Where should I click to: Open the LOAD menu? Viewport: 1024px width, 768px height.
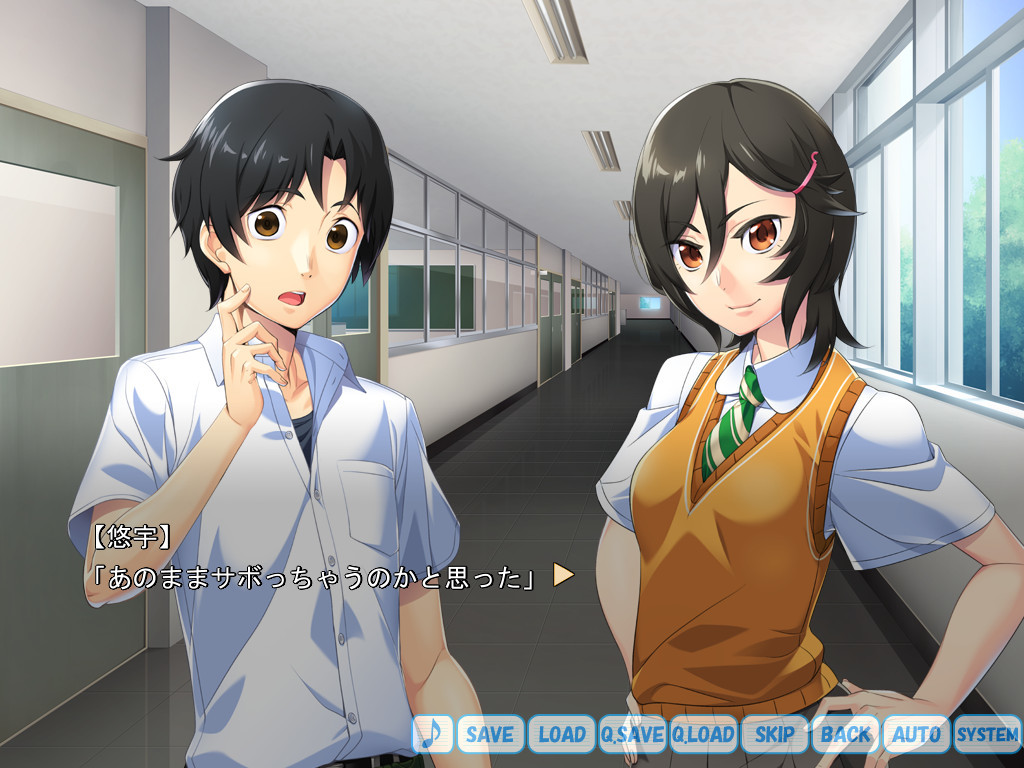pos(561,734)
